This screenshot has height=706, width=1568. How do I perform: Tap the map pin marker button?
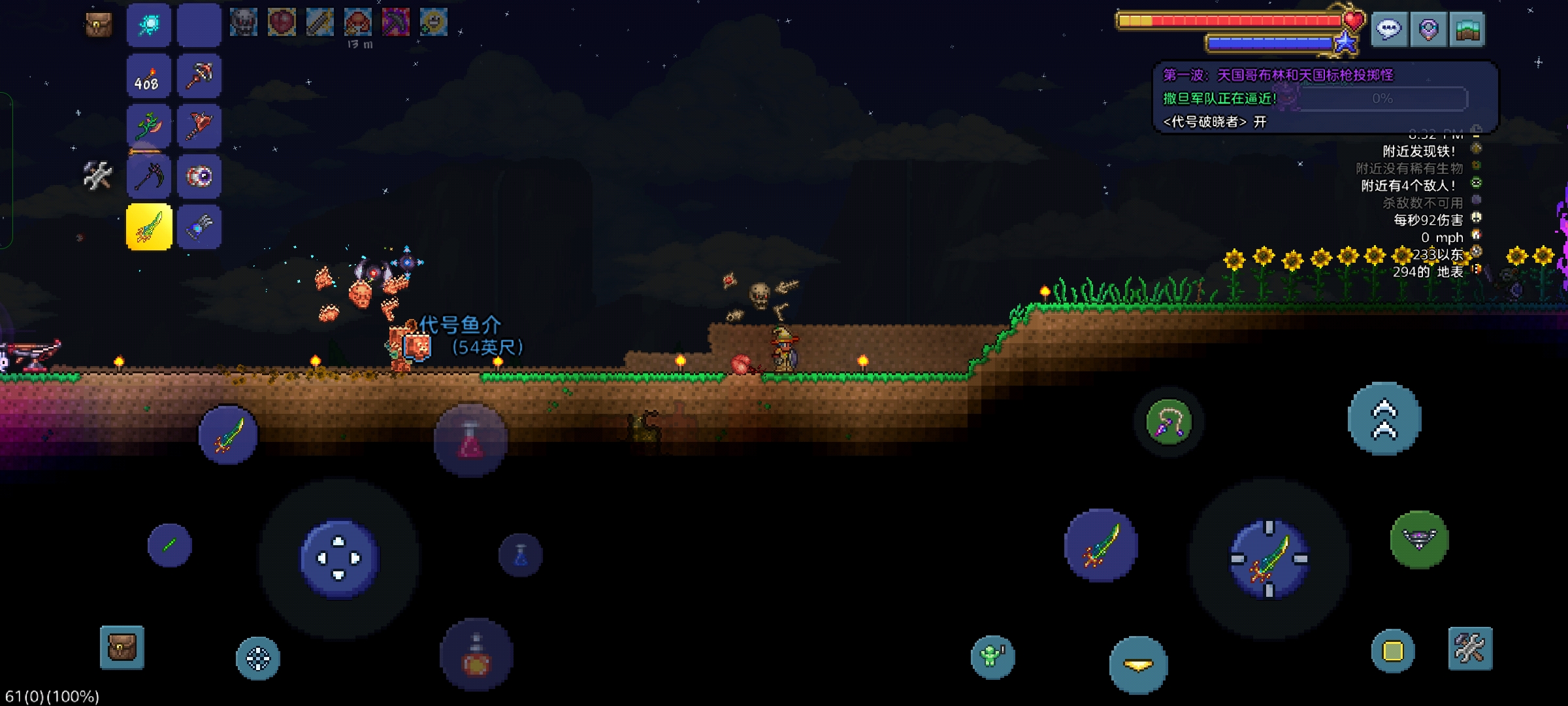coord(1428,29)
